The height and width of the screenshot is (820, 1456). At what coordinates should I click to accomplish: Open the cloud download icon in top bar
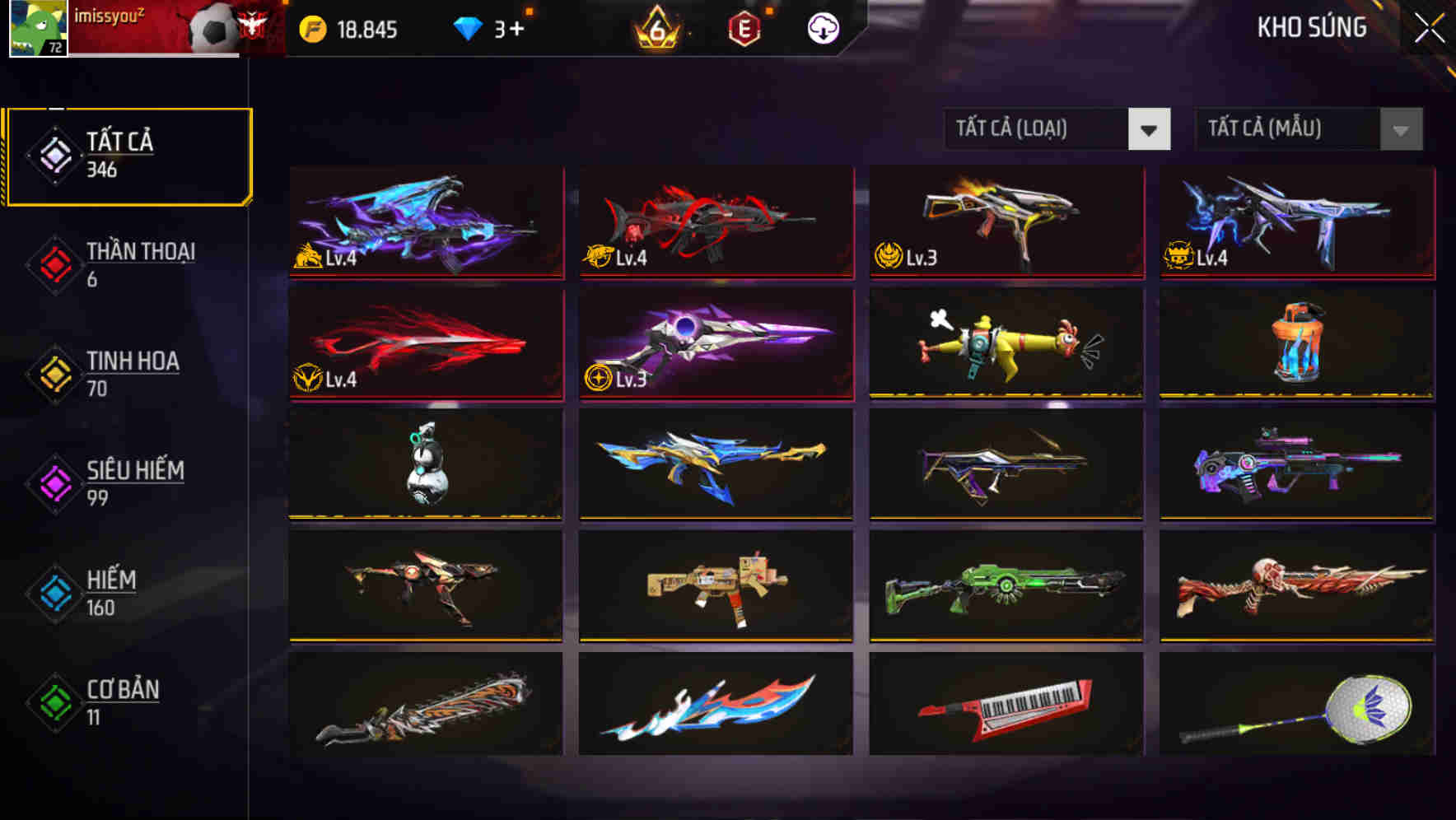tap(822, 27)
